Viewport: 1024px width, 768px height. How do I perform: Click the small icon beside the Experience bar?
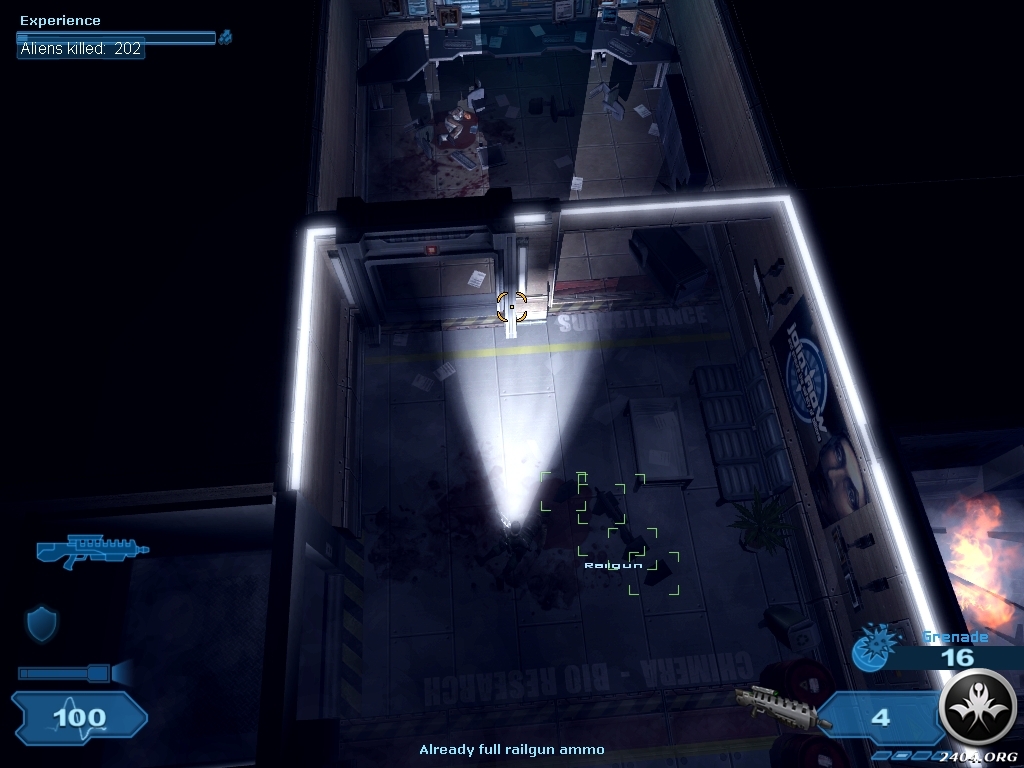click(226, 38)
